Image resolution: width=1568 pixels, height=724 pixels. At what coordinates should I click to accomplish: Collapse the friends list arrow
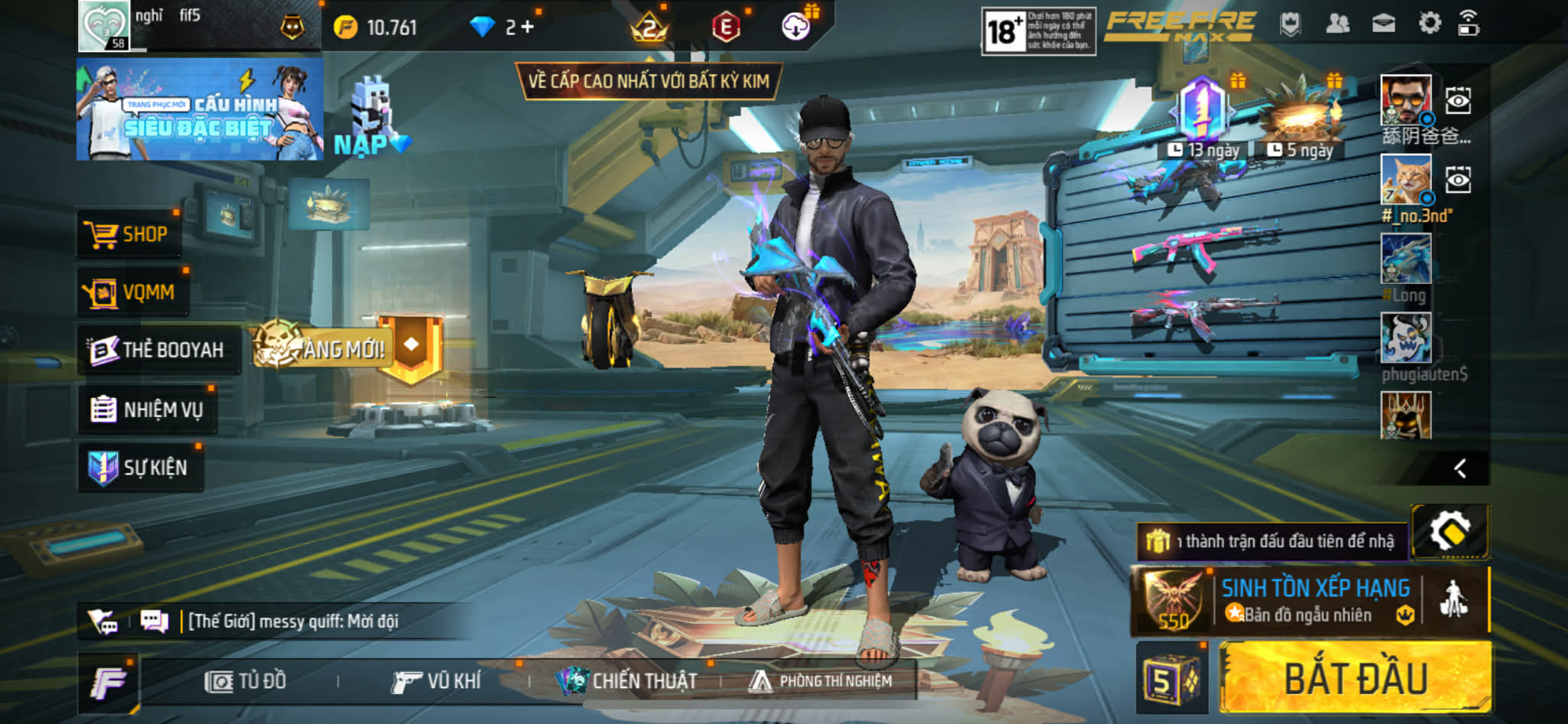(x=1460, y=468)
